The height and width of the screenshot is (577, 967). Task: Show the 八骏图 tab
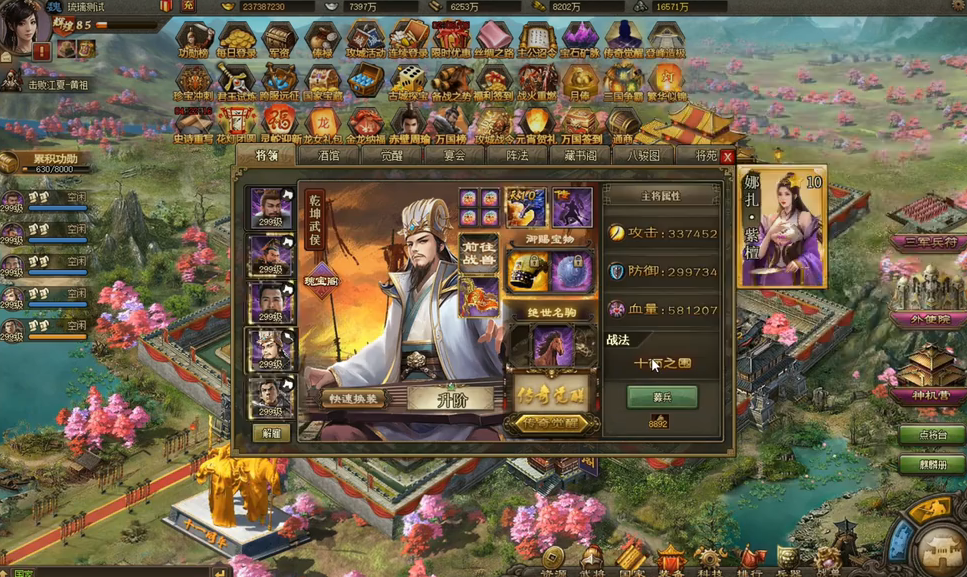[x=643, y=156]
